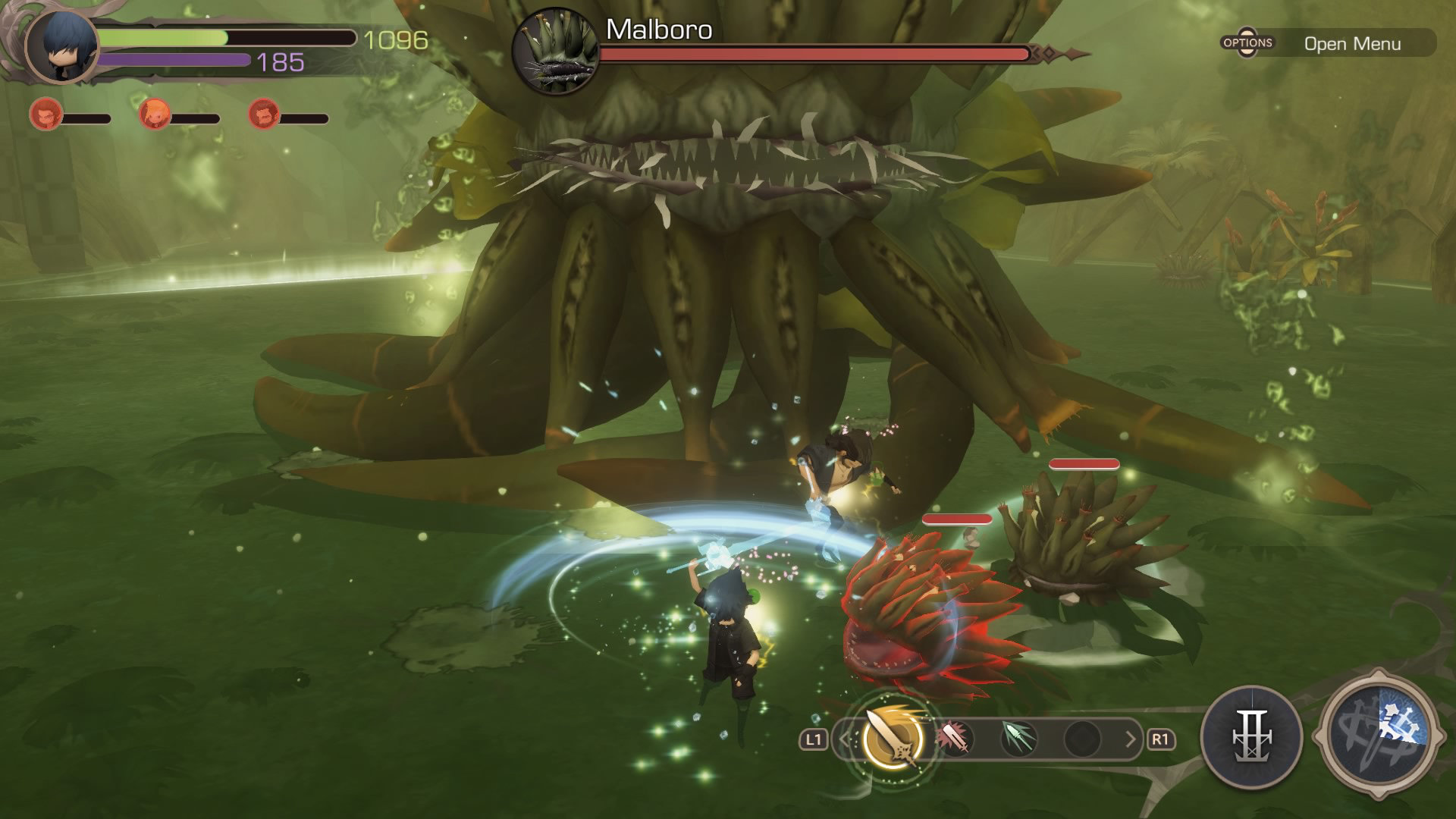Select the bearded ally portrait
1456x819 pixels.
coord(264,115)
